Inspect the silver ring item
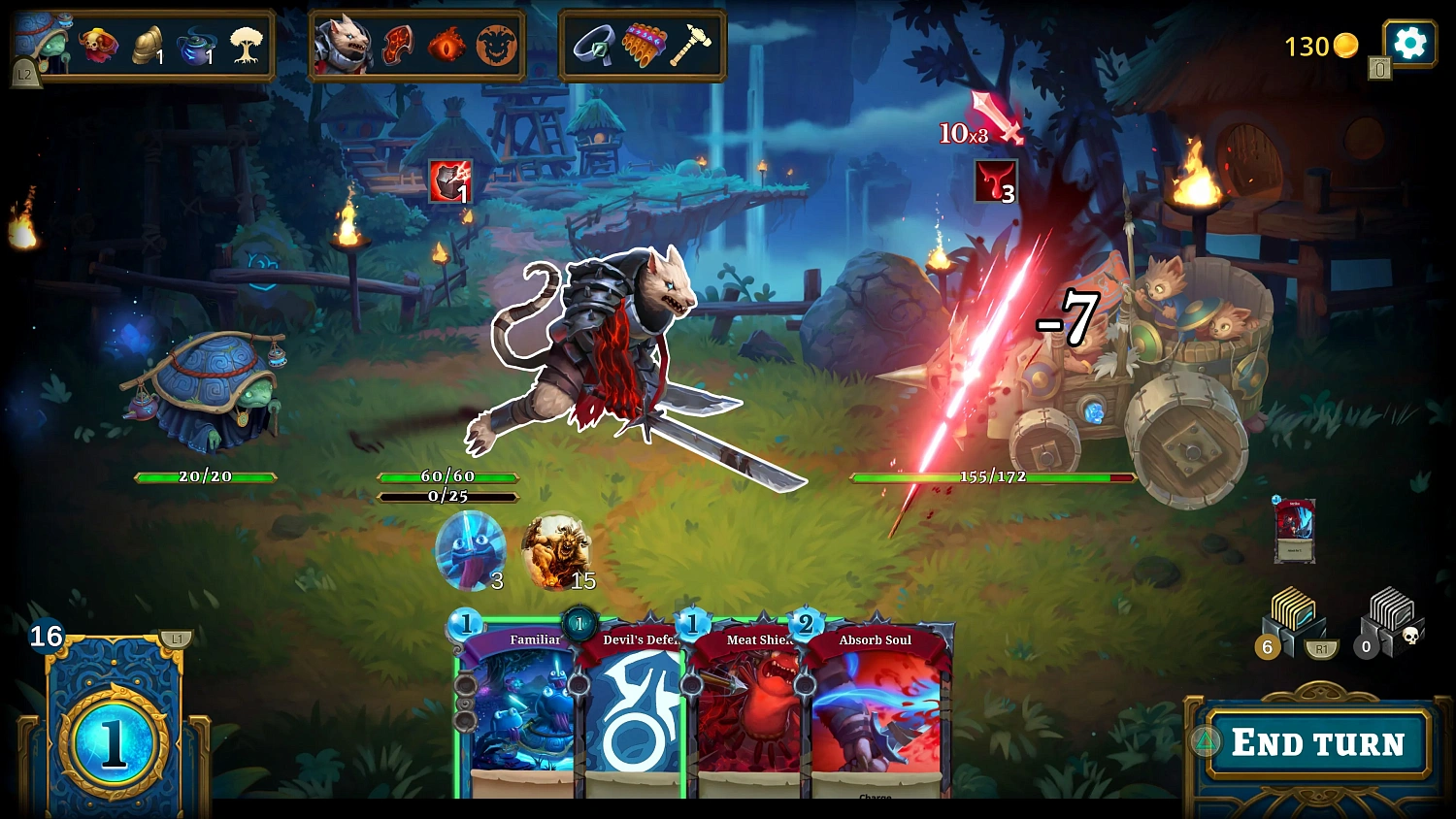This screenshot has height=819, width=1456. point(593,45)
